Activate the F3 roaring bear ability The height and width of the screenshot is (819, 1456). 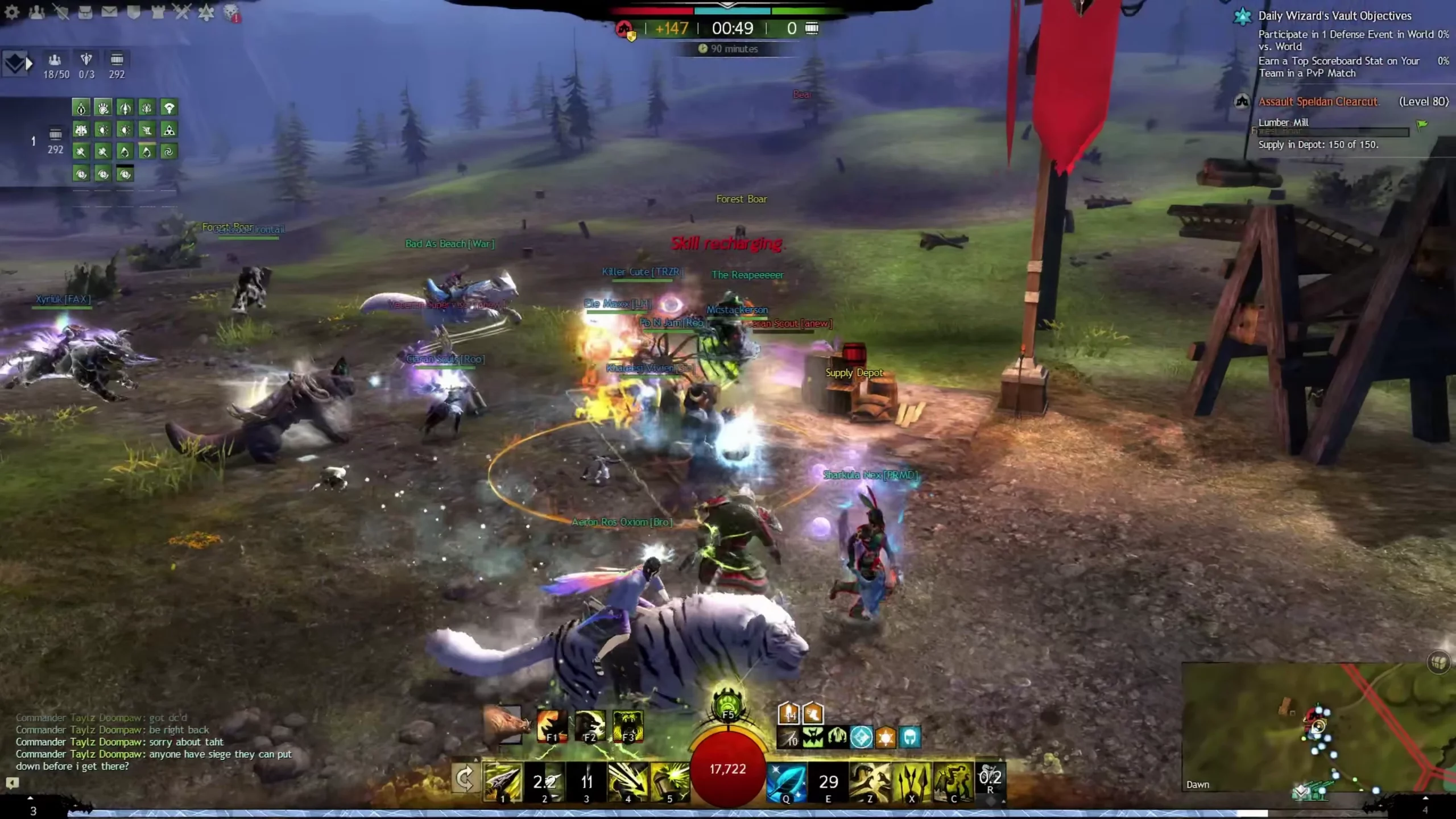click(x=628, y=726)
